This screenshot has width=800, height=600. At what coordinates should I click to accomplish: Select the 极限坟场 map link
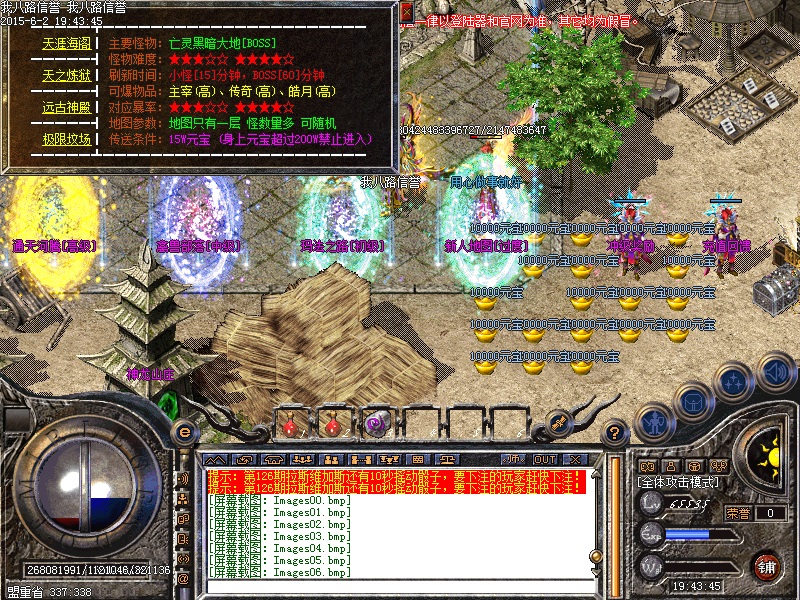tap(67, 139)
